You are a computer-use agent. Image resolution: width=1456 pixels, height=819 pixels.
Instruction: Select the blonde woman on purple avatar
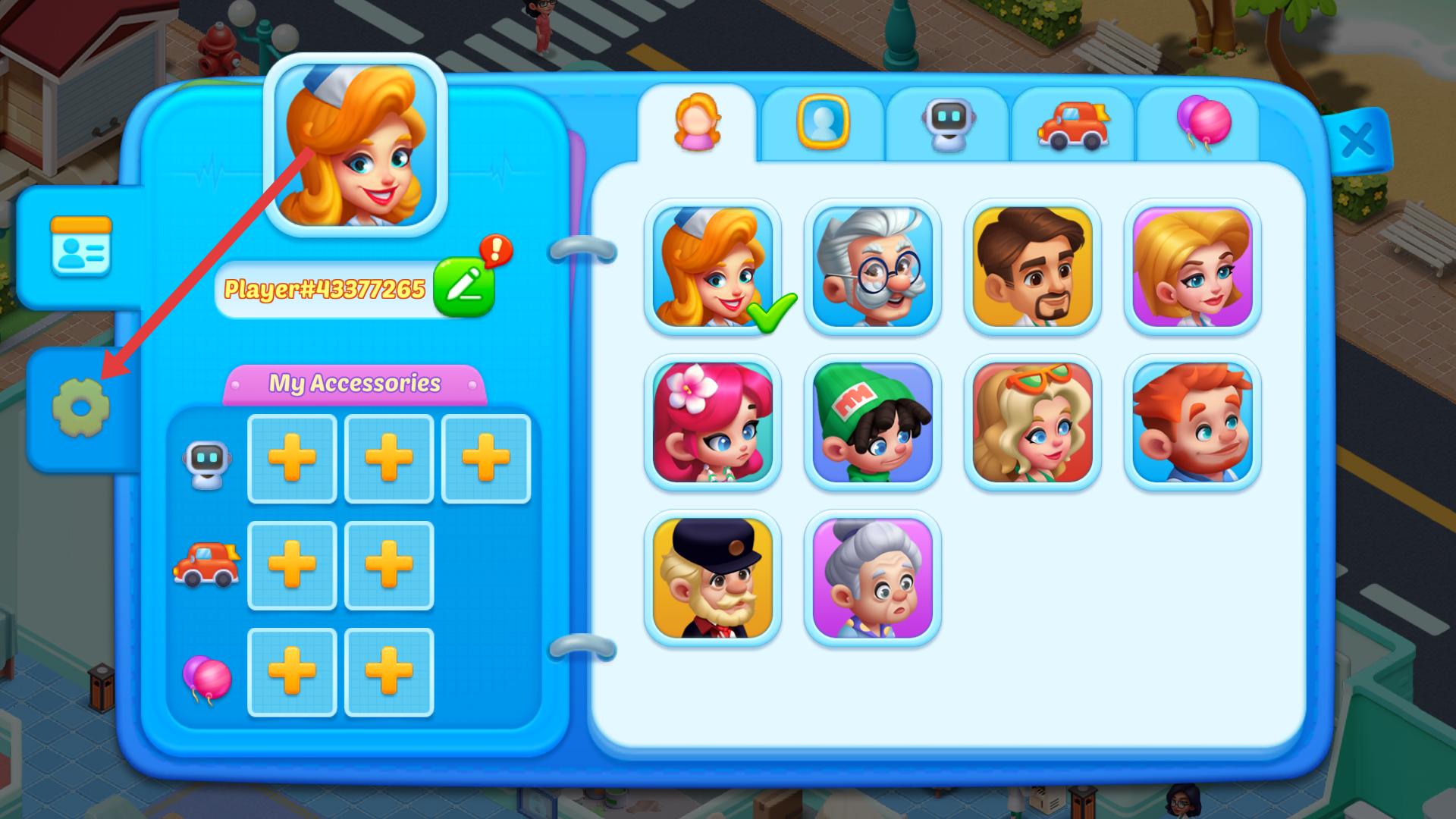[1192, 267]
